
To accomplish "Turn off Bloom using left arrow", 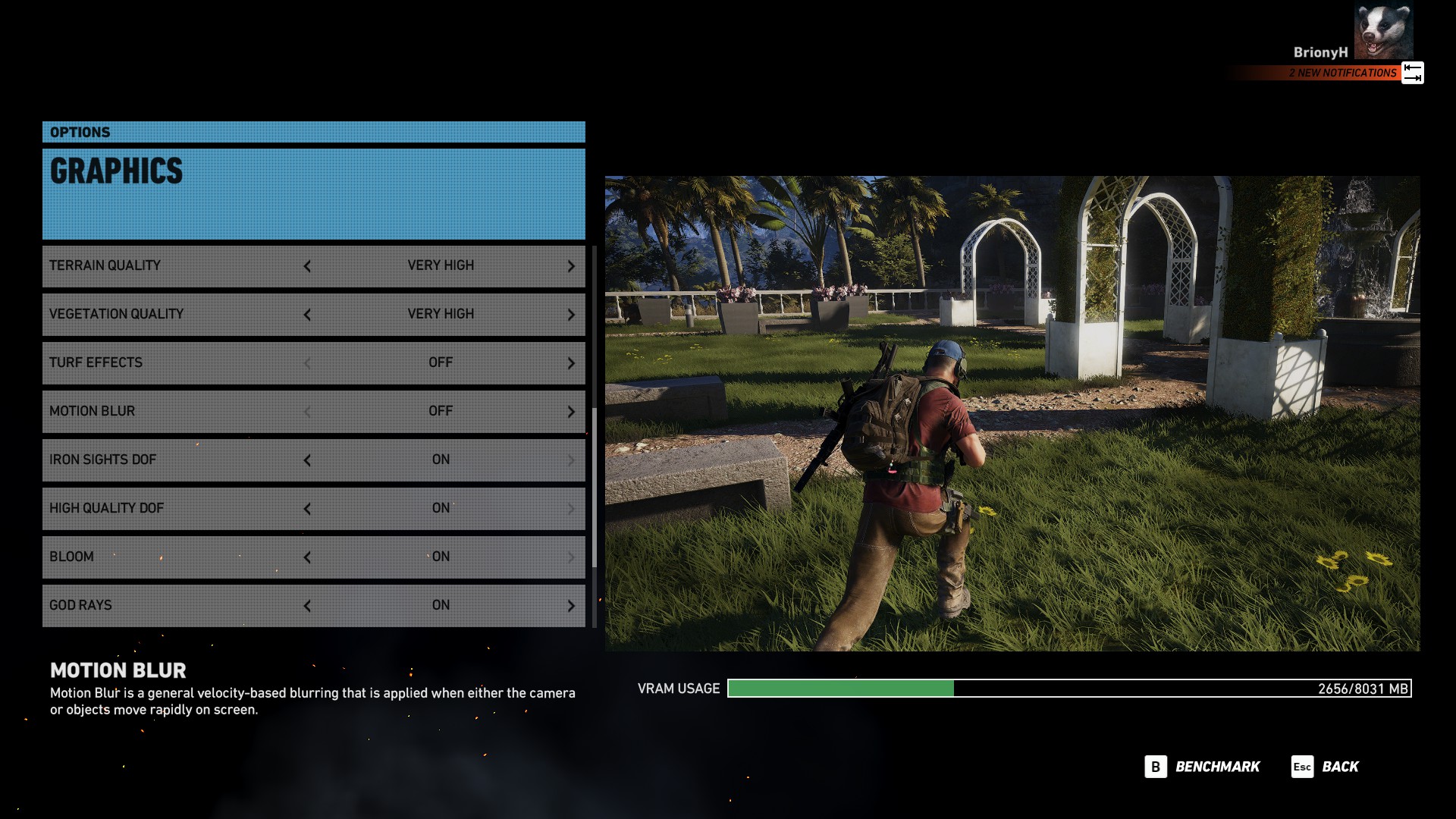I will click(x=307, y=557).
